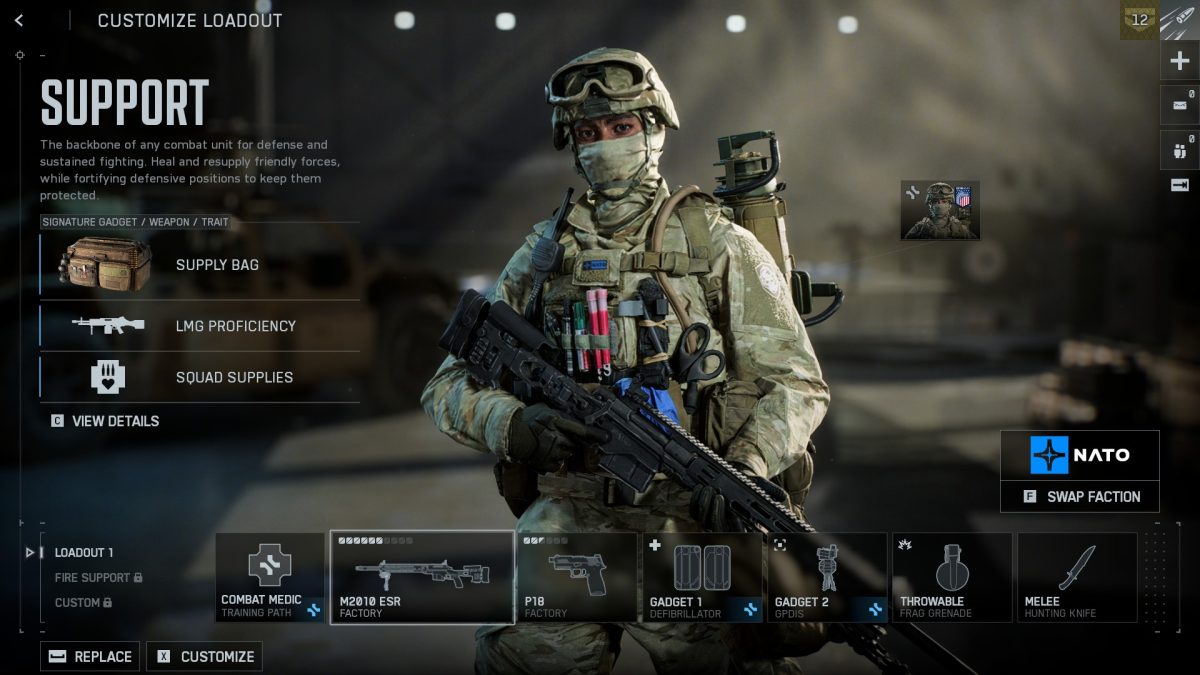Choose the P18 sidearm slot
The image size is (1200, 675).
[x=576, y=578]
